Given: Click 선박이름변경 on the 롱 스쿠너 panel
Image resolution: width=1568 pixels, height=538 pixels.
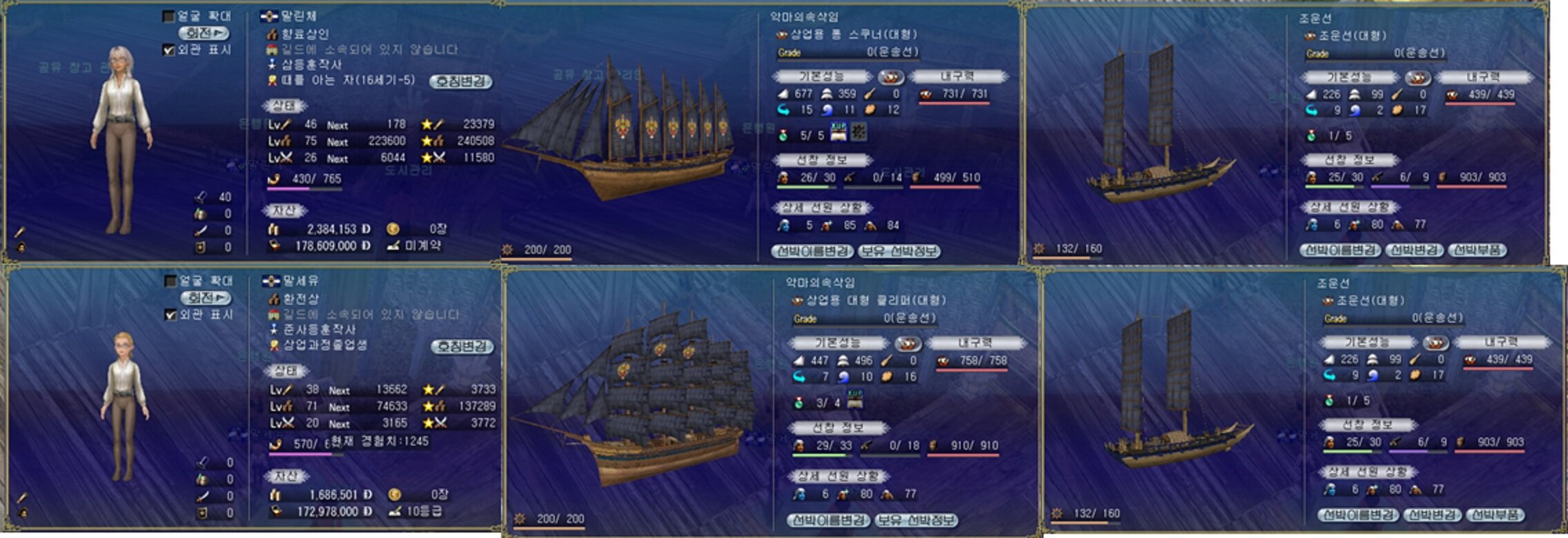Looking at the screenshot, I should coord(813,251).
